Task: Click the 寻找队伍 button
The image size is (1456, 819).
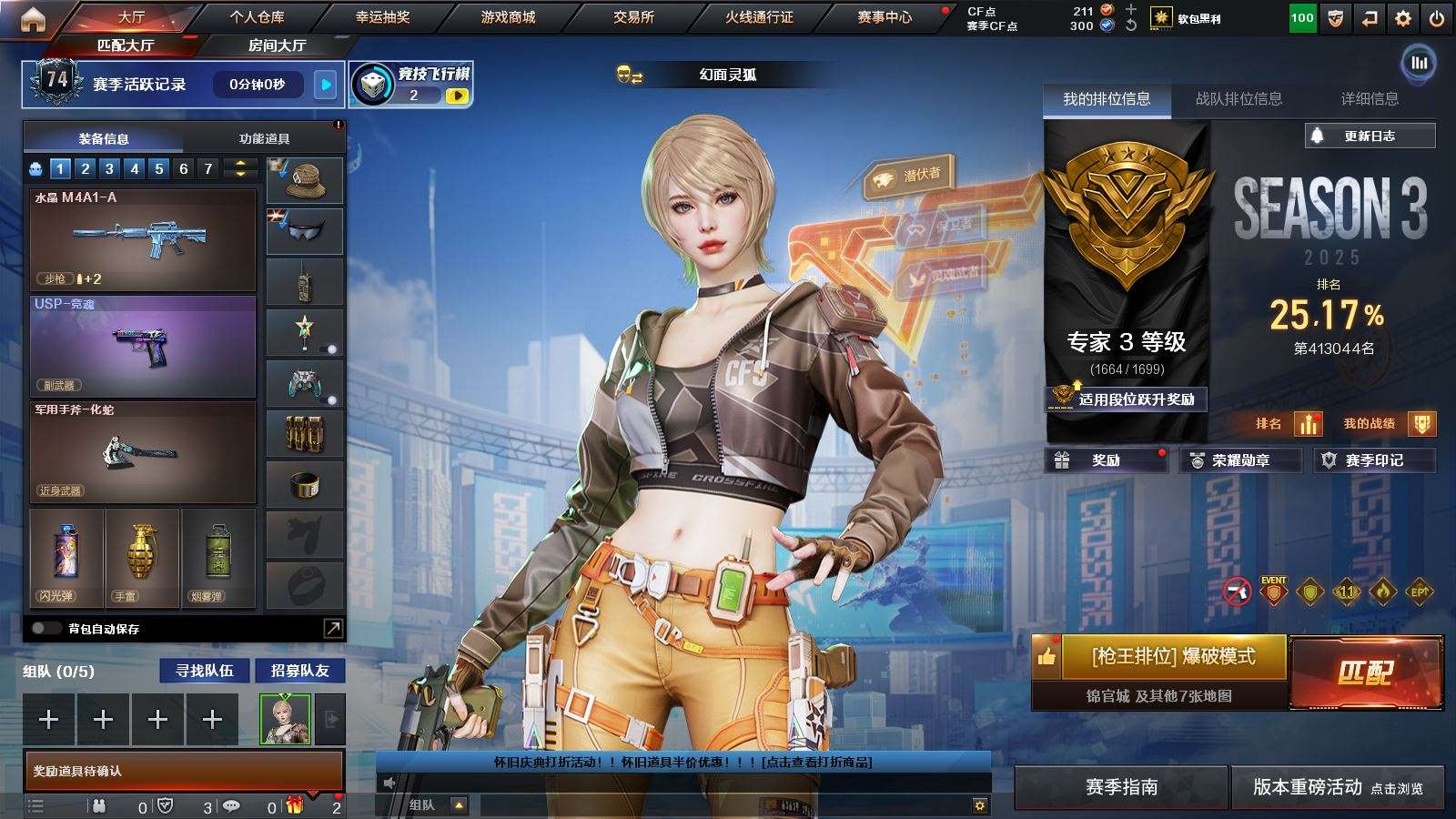Action: pos(205,671)
